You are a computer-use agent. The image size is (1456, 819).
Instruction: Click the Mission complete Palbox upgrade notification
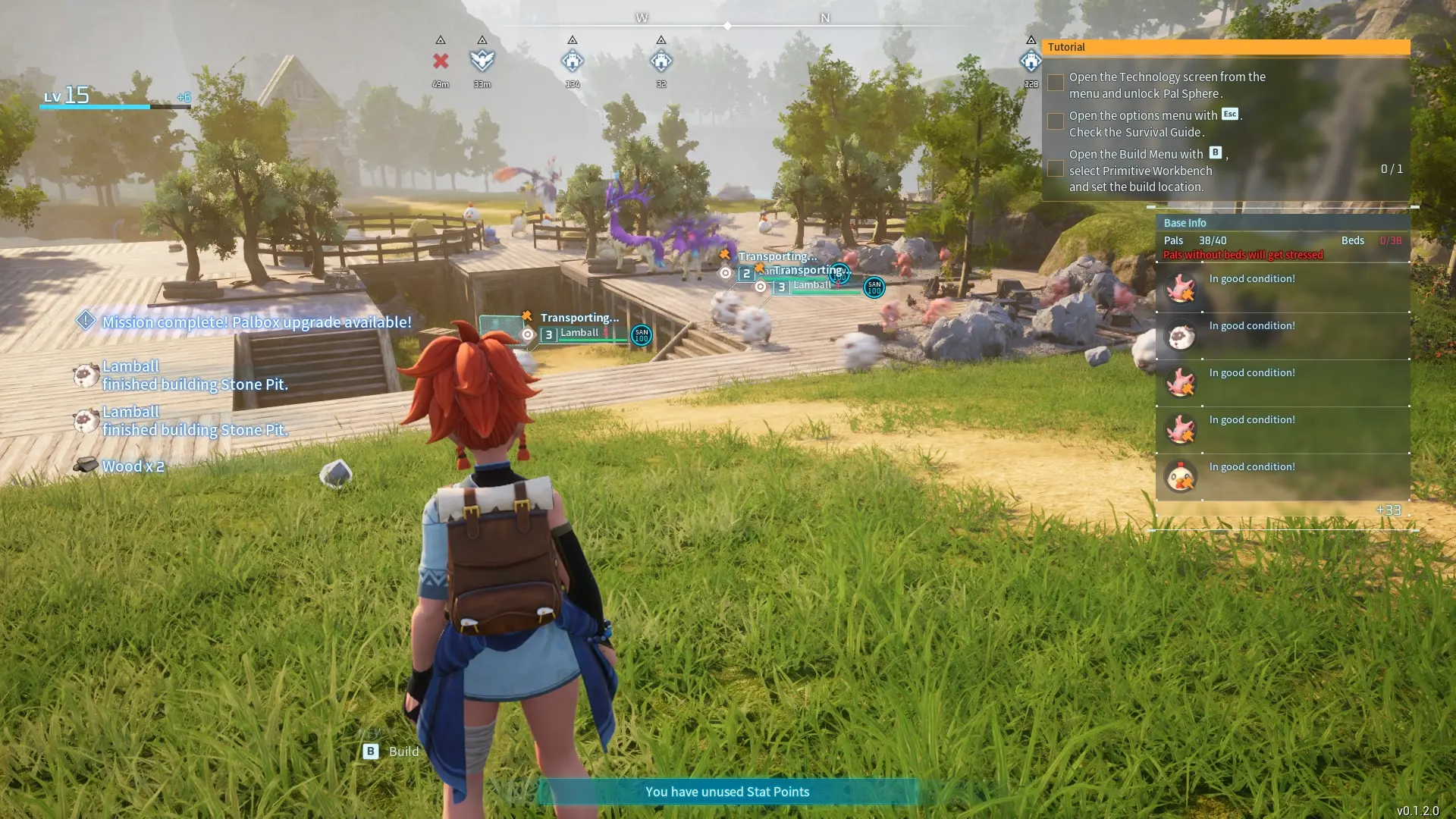pyautogui.click(x=256, y=322)
